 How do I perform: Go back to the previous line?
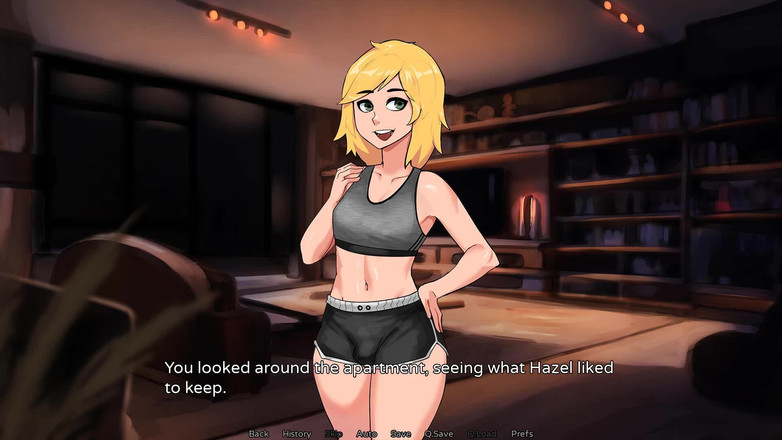coord(259,434)
